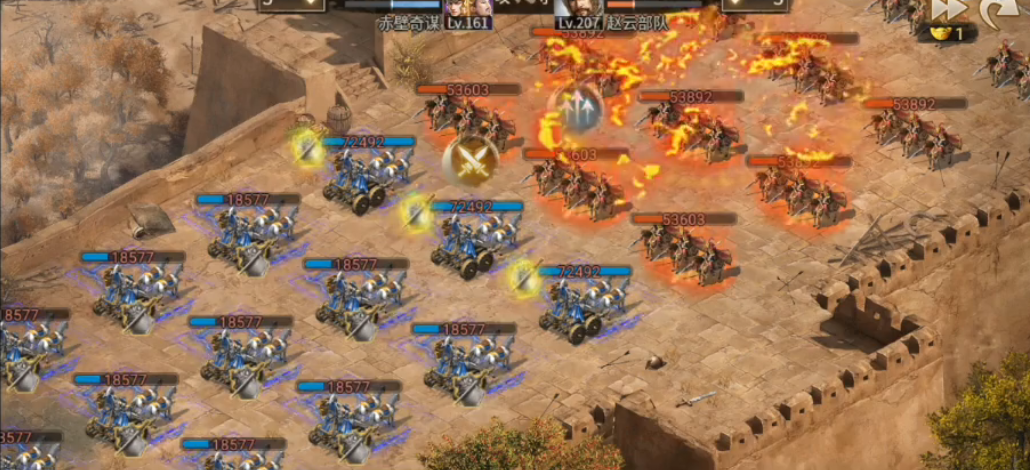This screenshot has width=1030, height=470.
Task: Select the Lv.161 commander portrait
Action: click(469, 12)
